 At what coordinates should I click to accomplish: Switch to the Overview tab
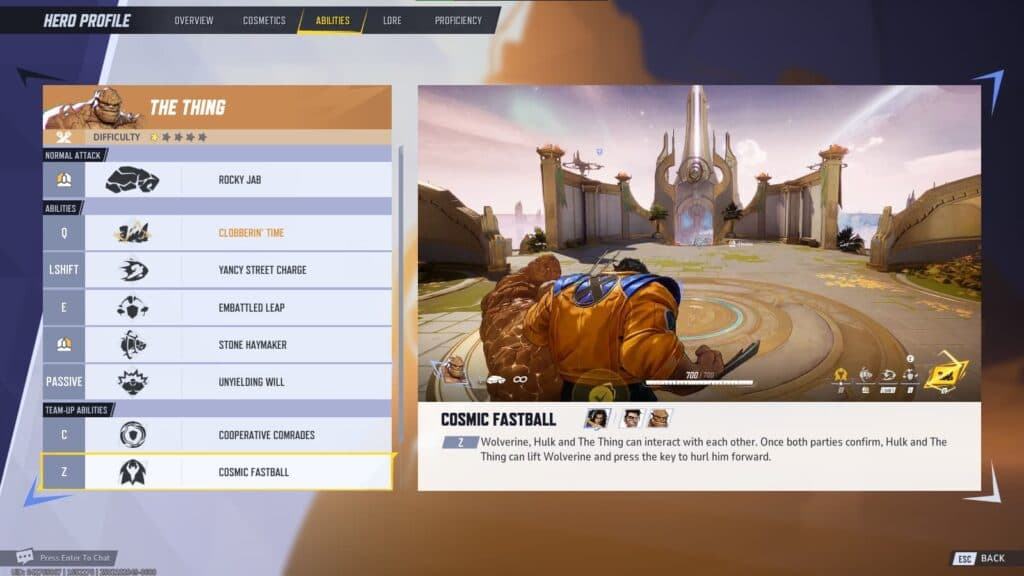click(x=193, y=20)
